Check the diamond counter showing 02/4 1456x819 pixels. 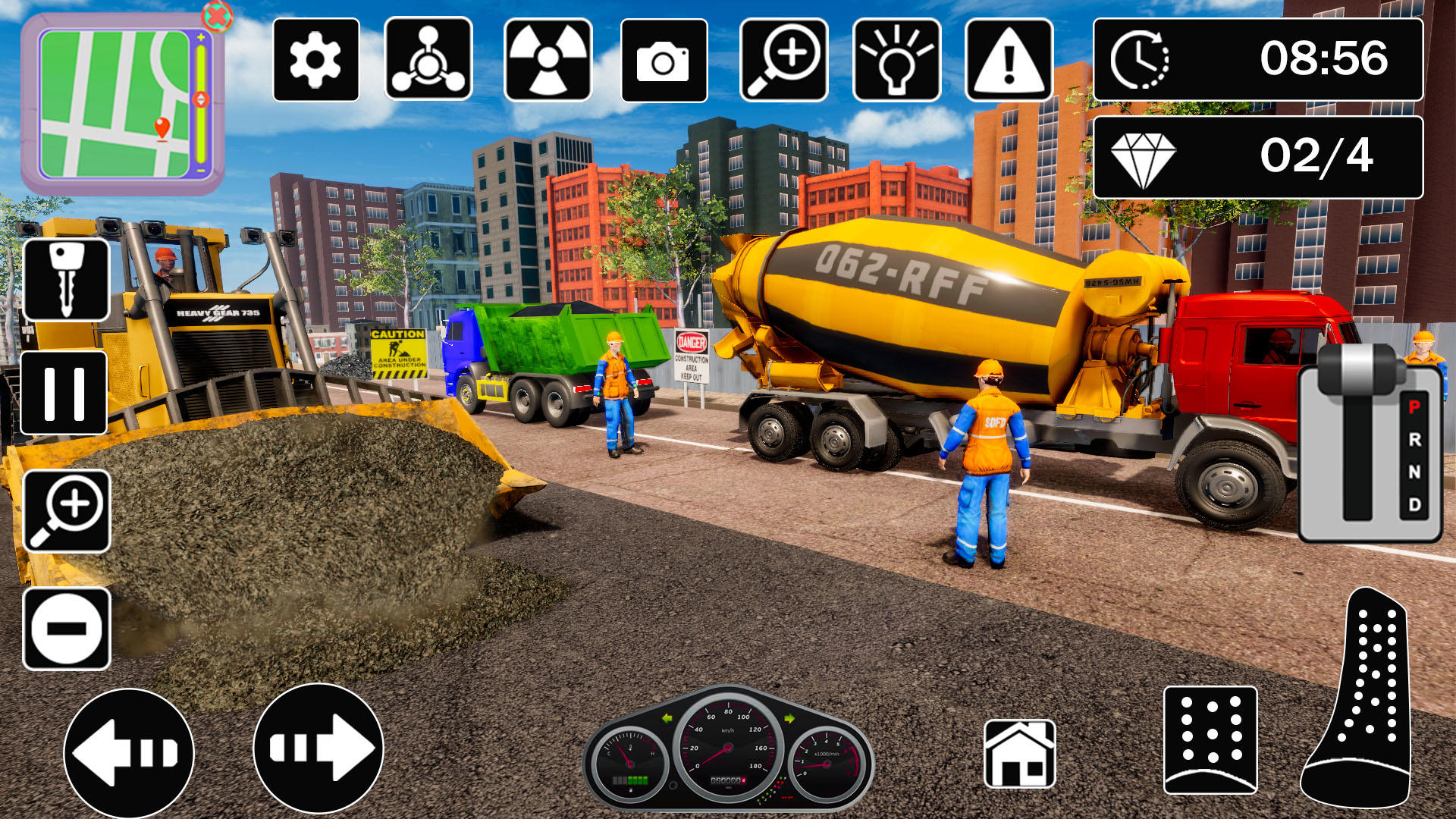coord(1259,157)
